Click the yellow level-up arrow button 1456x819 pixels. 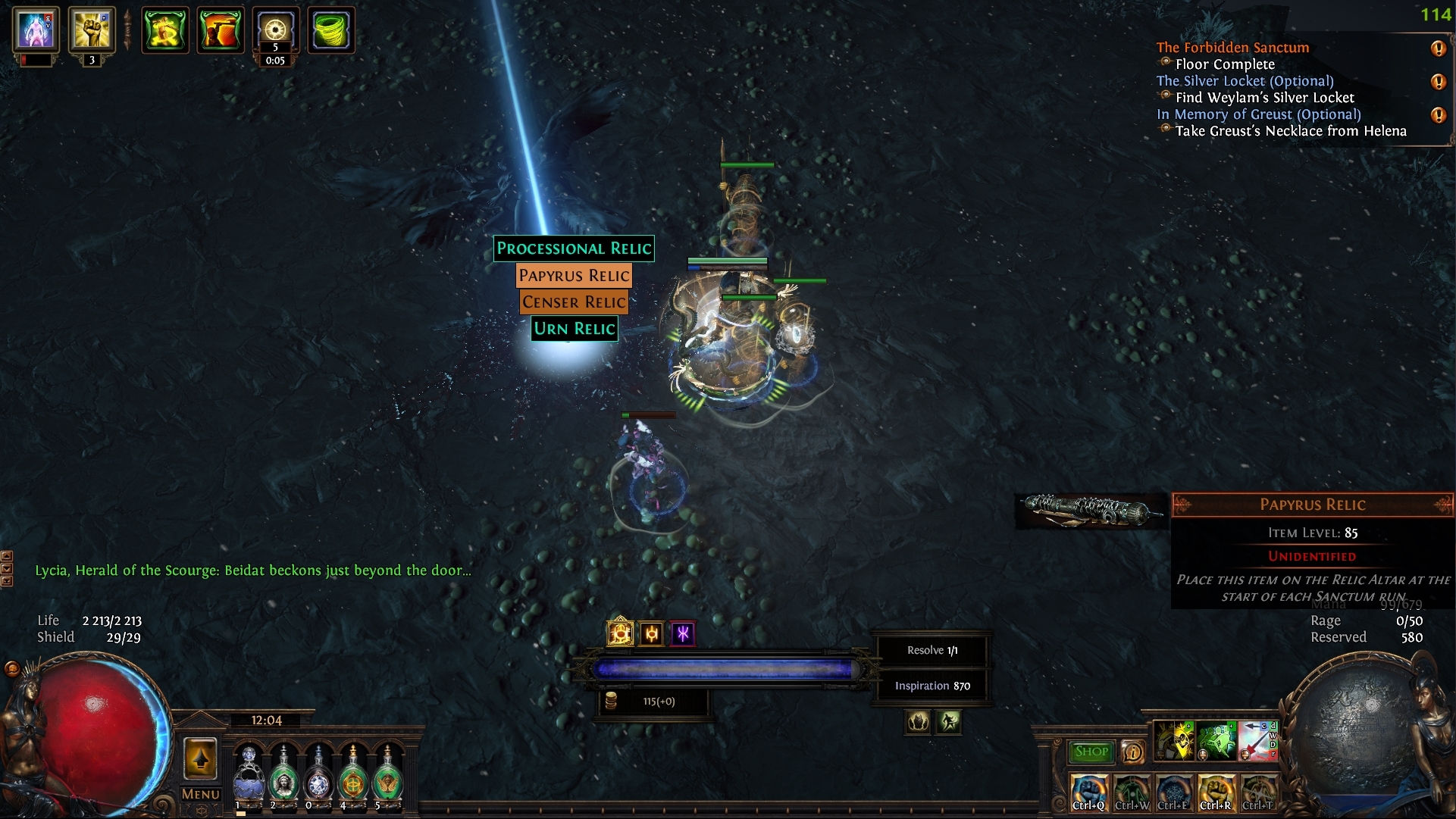(201, 758)
